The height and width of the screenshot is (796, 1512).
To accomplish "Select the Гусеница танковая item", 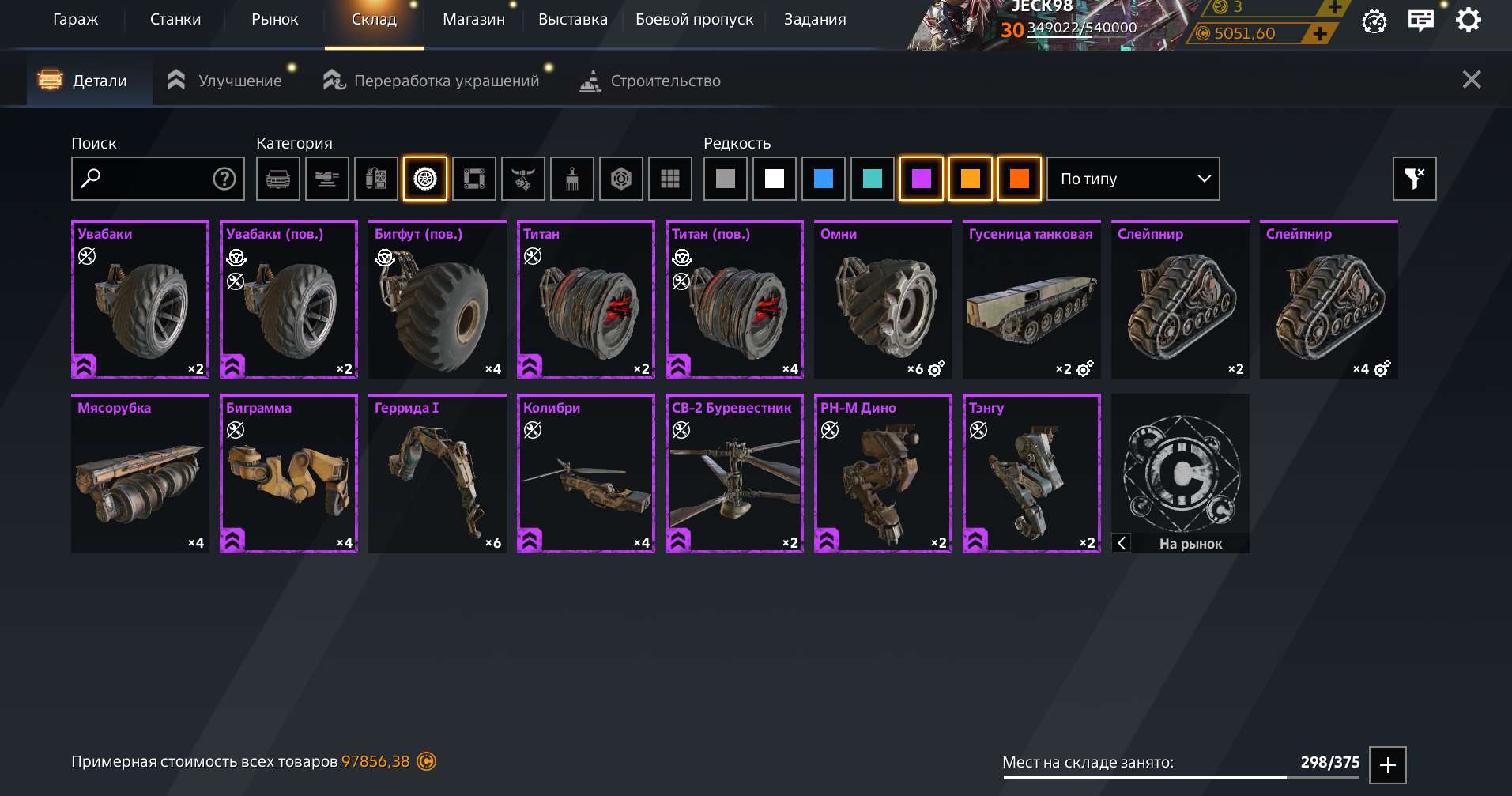I will coord(1031,300).
